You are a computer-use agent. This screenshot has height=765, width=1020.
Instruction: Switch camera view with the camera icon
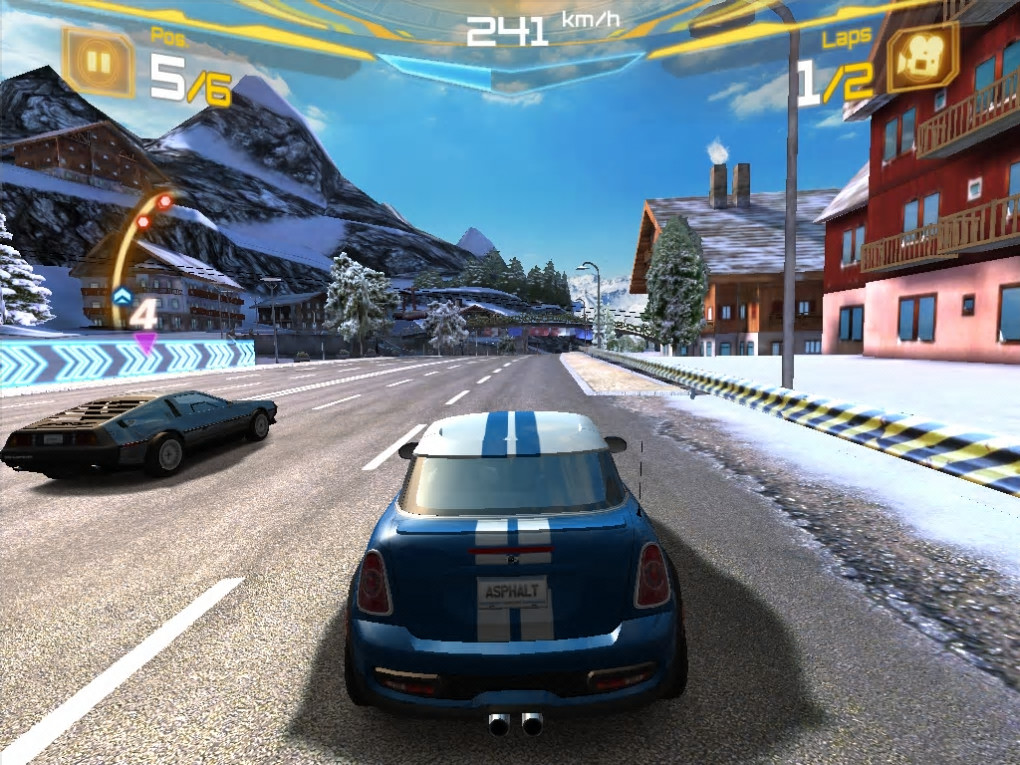click(921, 59)
